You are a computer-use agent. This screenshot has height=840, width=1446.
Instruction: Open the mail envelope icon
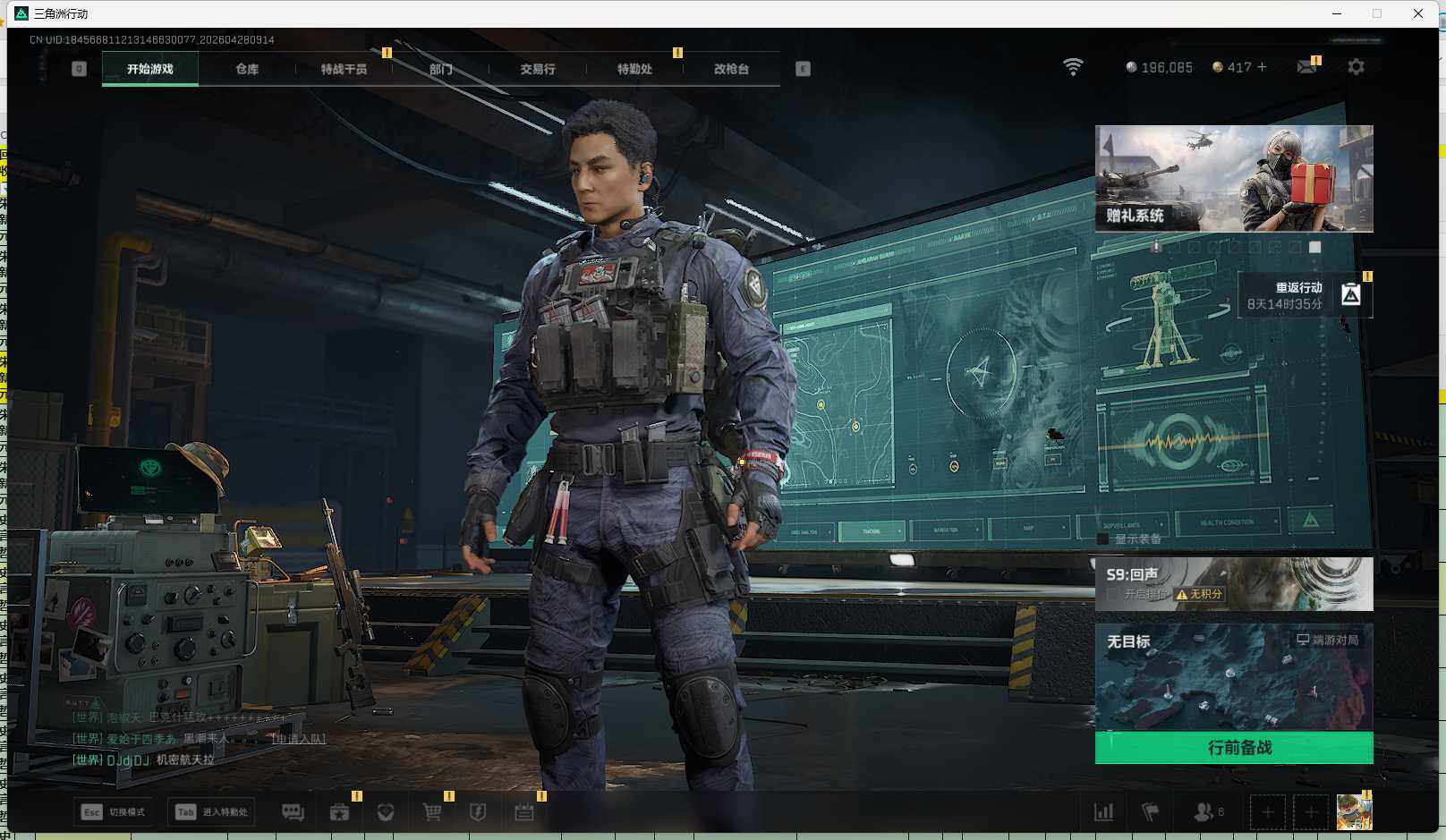tap(1306, 67)
